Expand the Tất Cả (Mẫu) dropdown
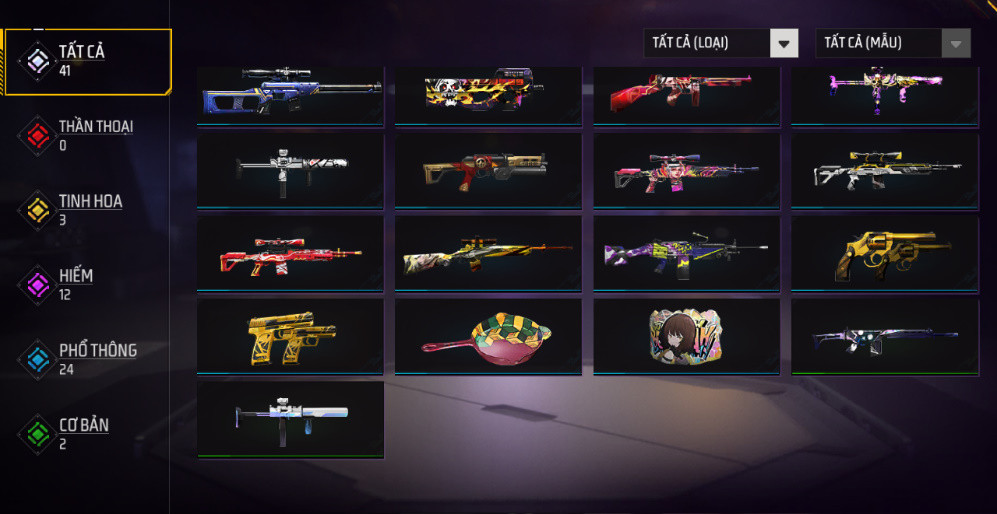This screenshot has width=997, height=514. [x=892, y=43]
